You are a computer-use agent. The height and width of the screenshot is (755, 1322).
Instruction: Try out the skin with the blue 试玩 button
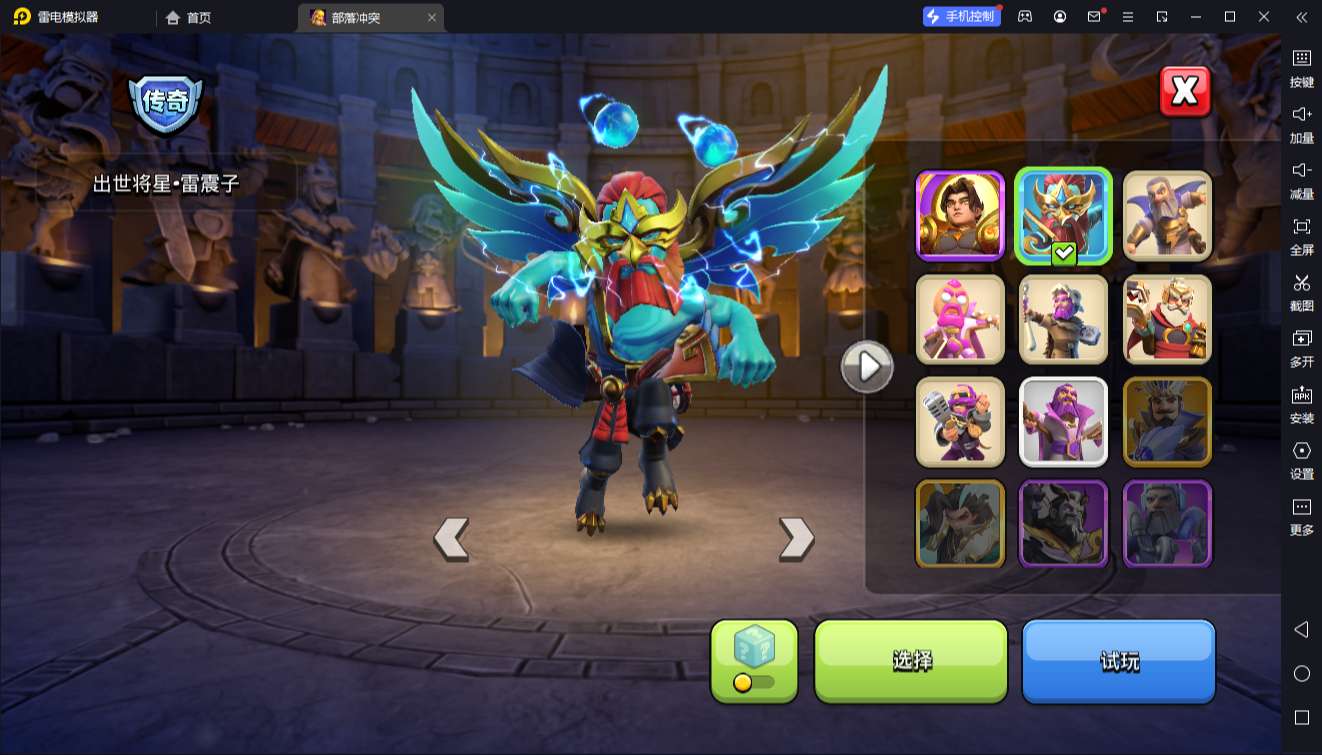[1118, 660]
